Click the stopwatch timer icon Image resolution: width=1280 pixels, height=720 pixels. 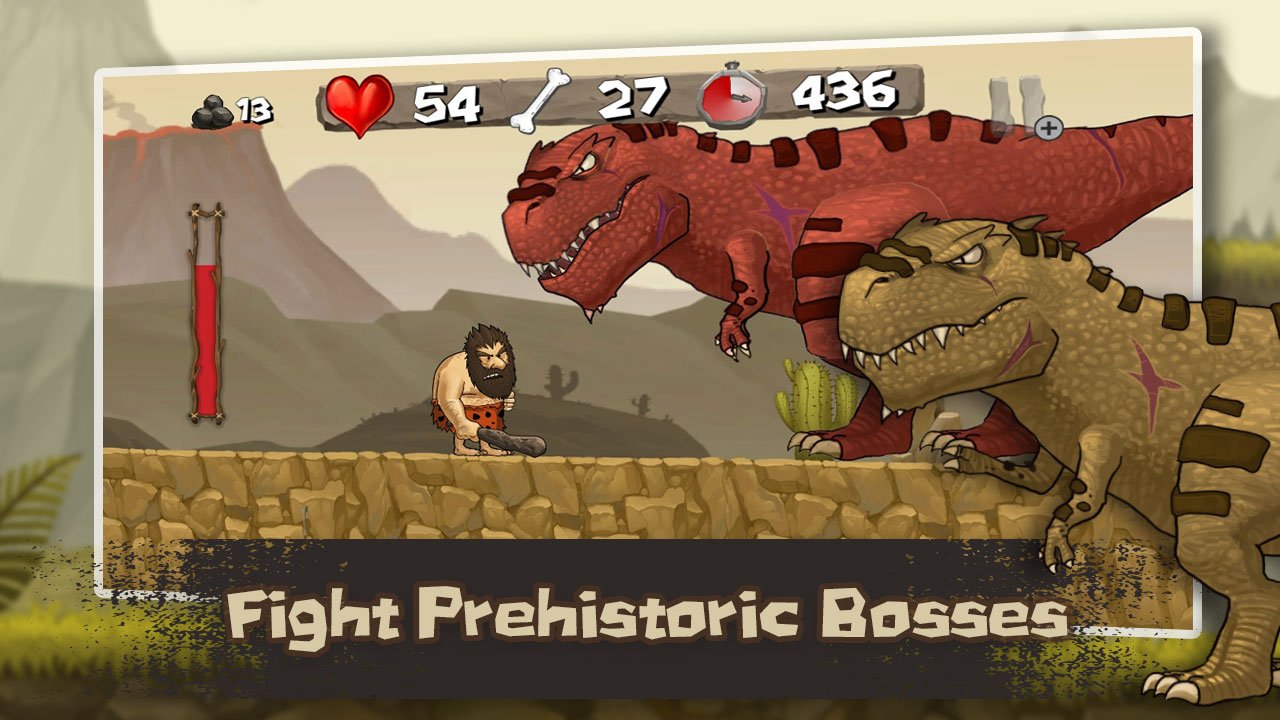(x=732, y=99)
